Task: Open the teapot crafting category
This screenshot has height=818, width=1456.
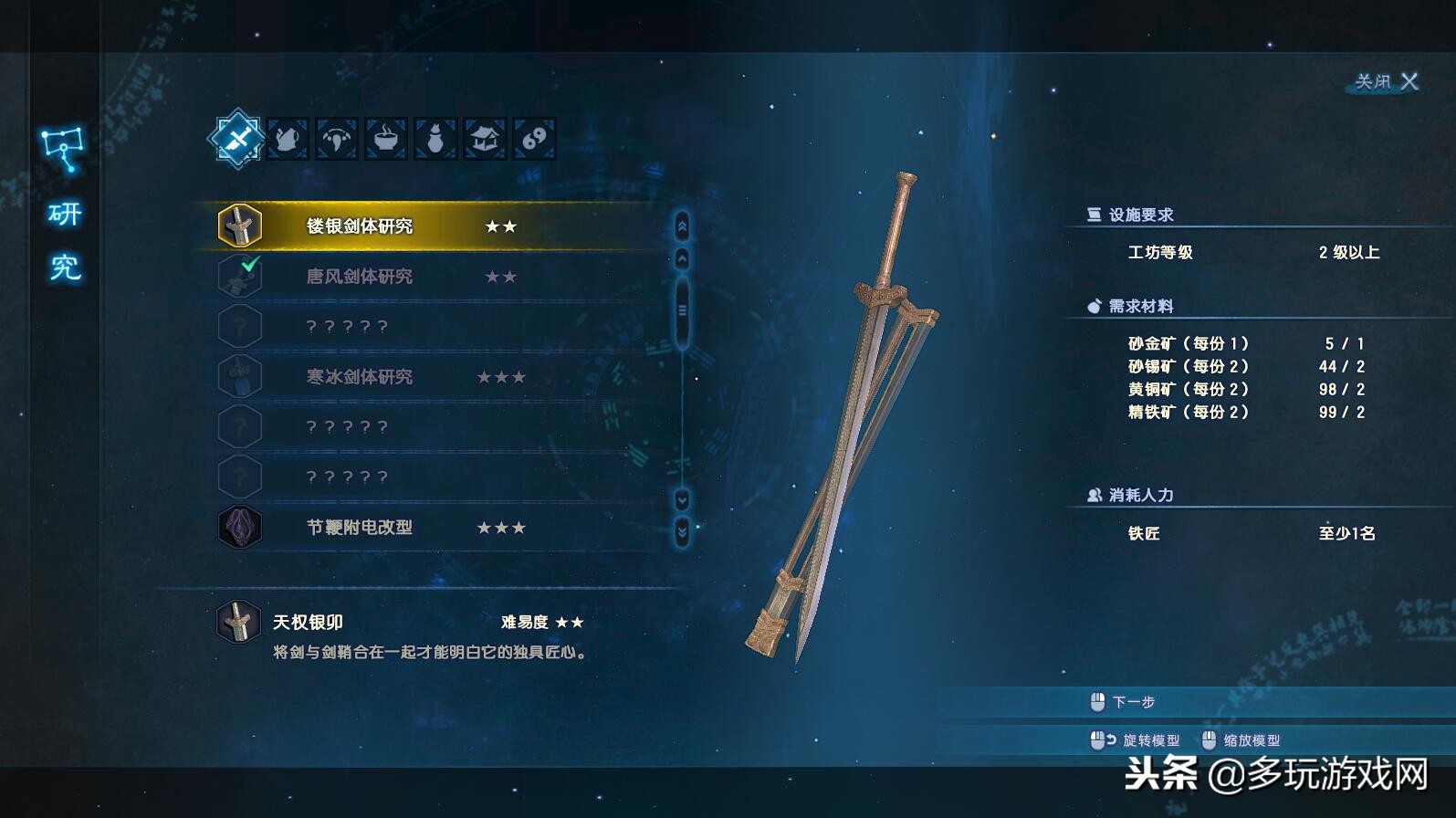Action: click(x=287, y=139)
